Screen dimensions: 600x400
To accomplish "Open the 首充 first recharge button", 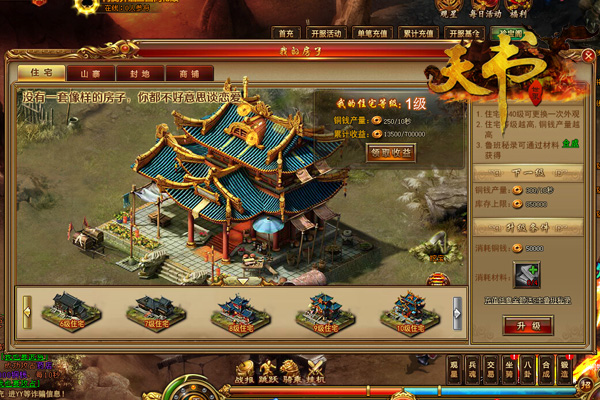I will click(x=288, y=33).
